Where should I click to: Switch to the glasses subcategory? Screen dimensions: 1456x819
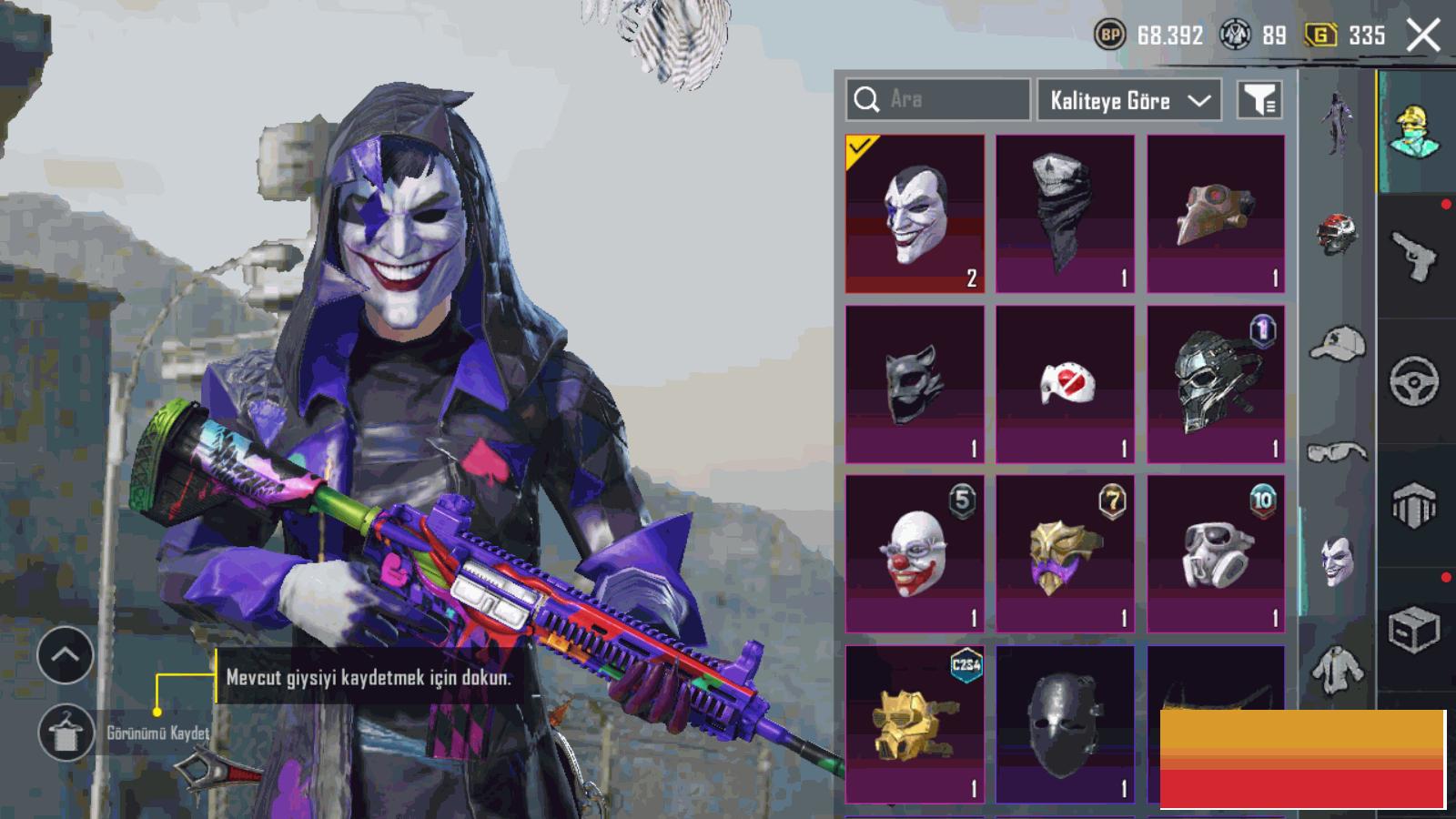click(1337, 451)
